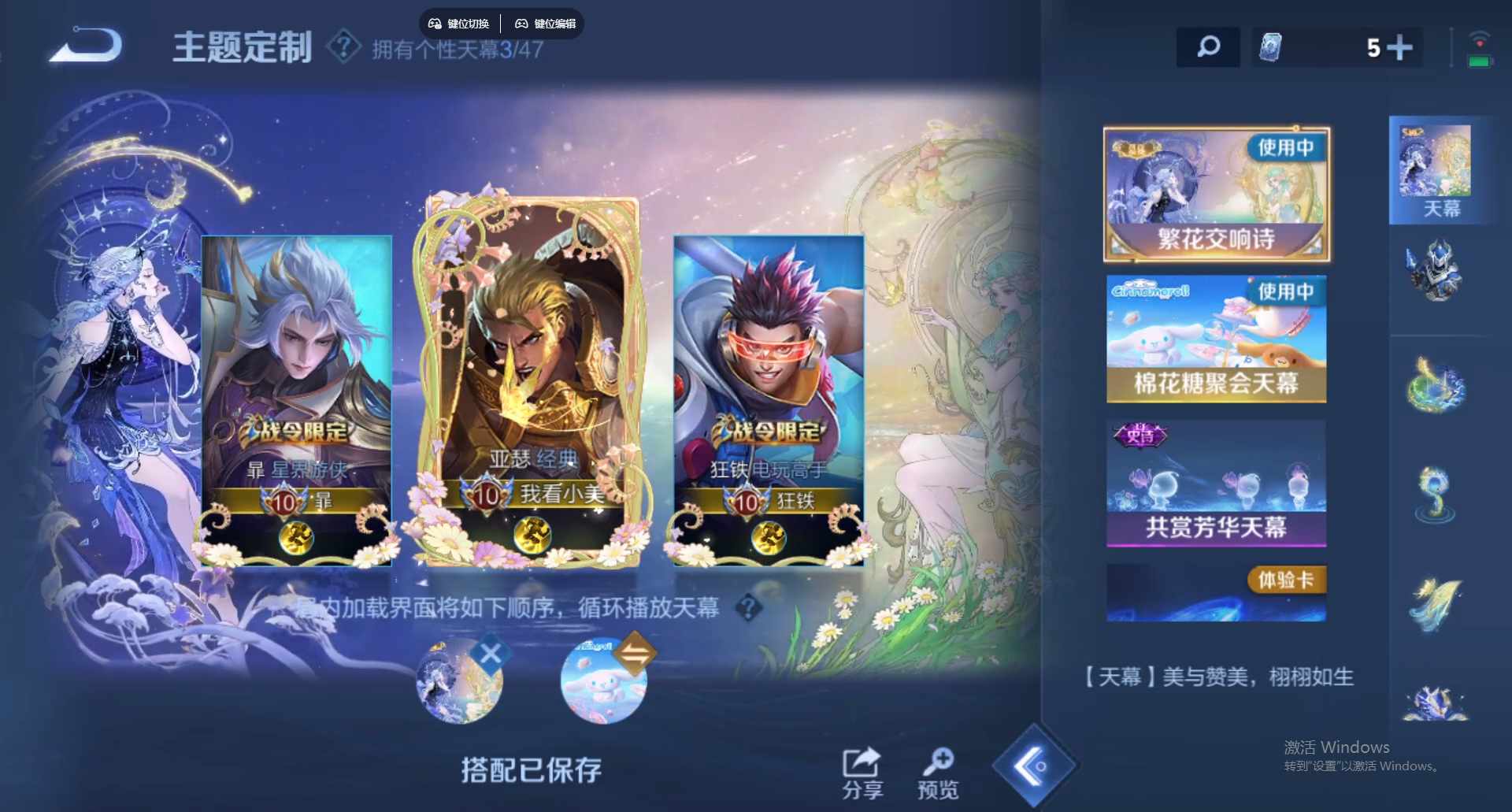Open the search panel
Viewport: 1512px width, 812px height.
coord(1207,47)
